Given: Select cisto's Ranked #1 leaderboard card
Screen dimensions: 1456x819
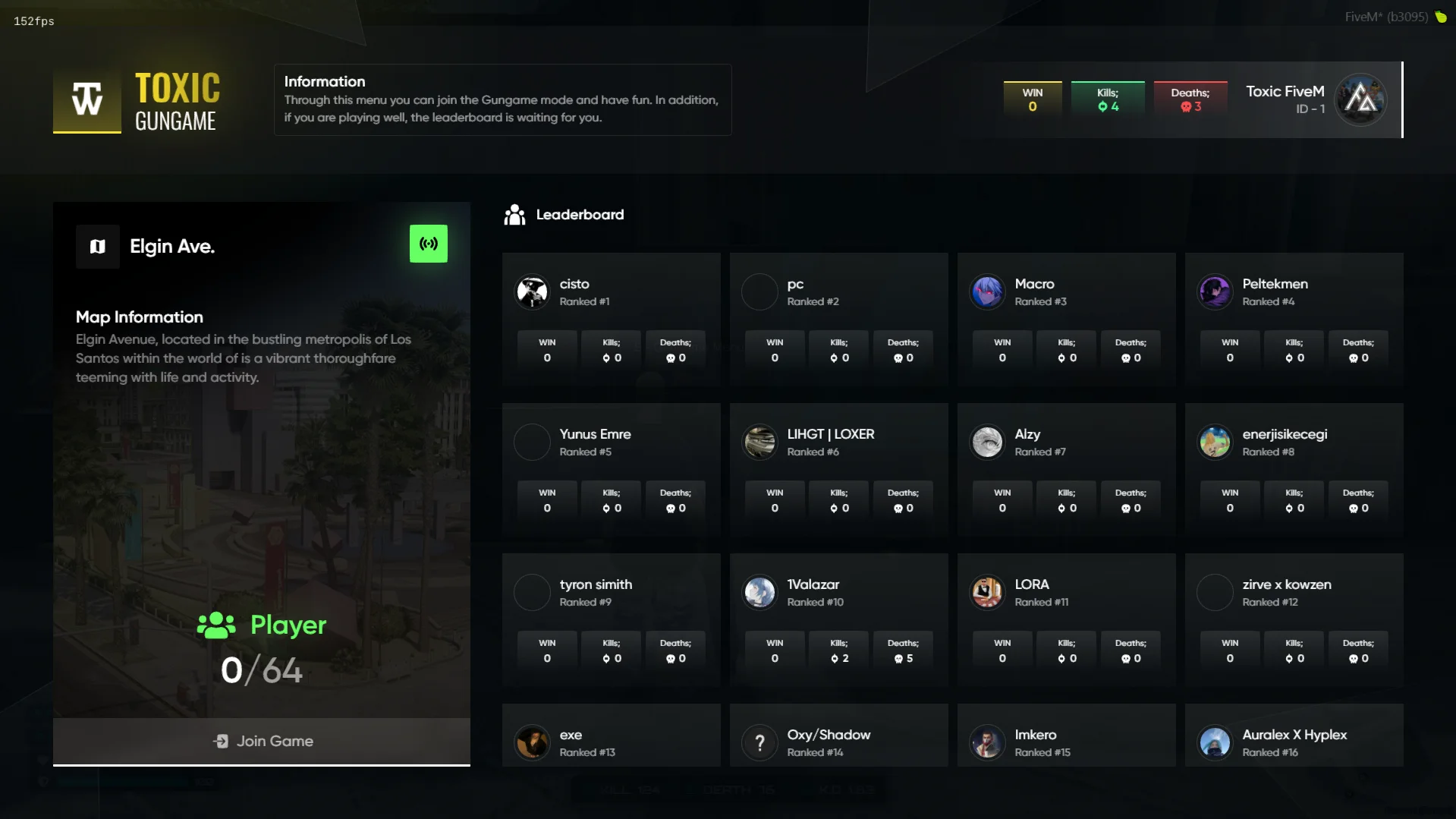Looking at the screenshot, I should point(611,319).
